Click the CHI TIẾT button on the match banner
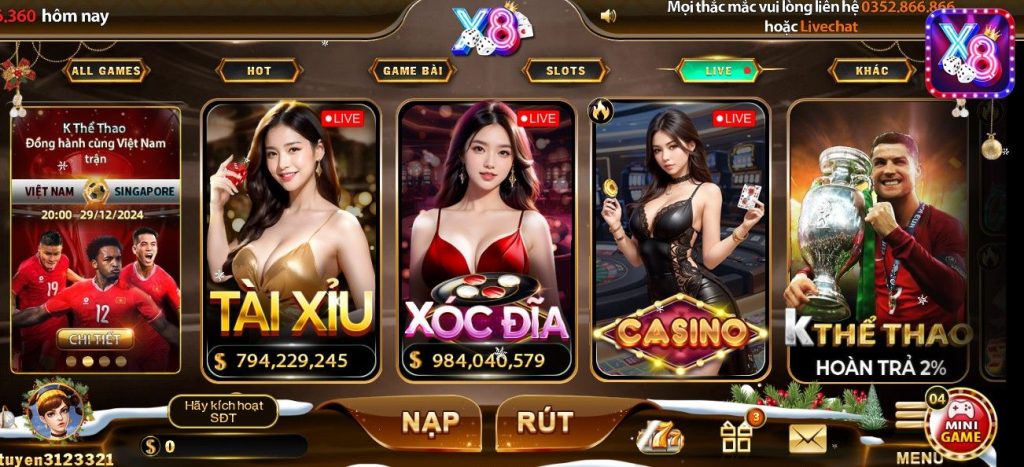 pyautogui.click(x=94, y=339)
